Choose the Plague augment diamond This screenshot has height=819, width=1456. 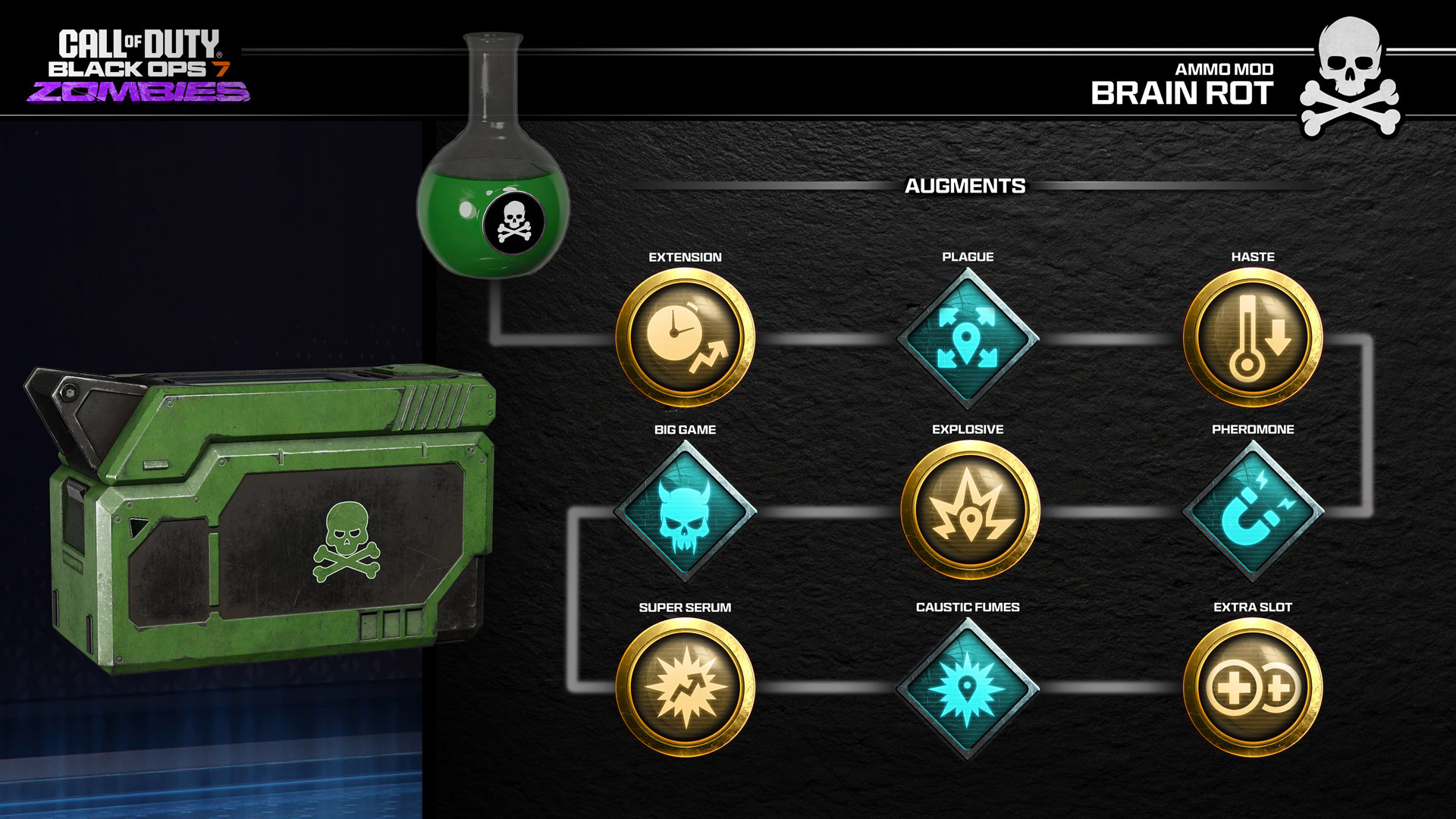click(x=968, y=338)
